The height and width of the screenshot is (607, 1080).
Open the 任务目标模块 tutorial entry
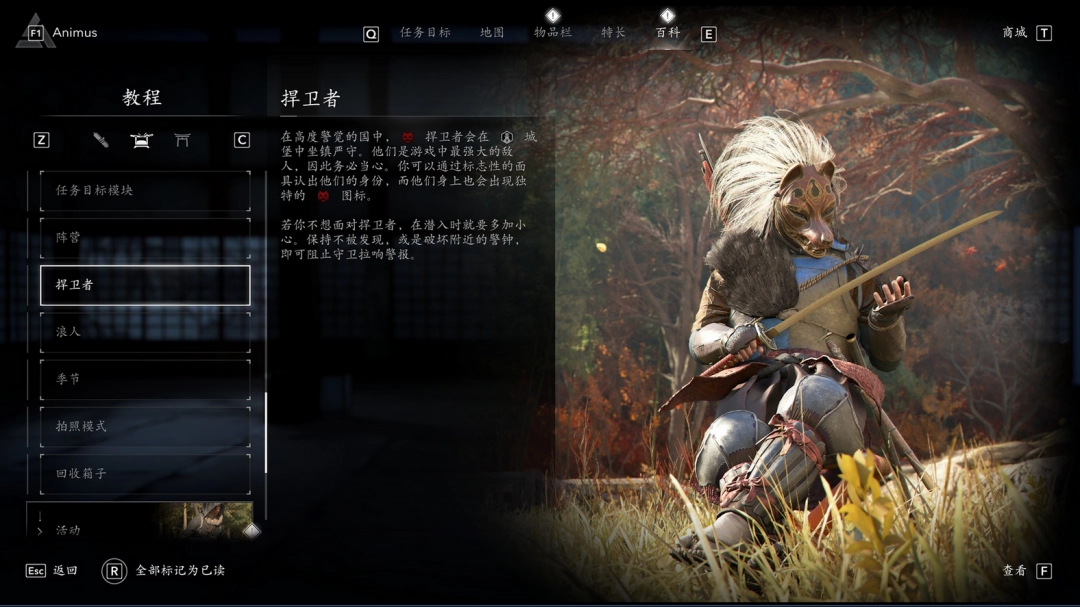pos(145,190)
